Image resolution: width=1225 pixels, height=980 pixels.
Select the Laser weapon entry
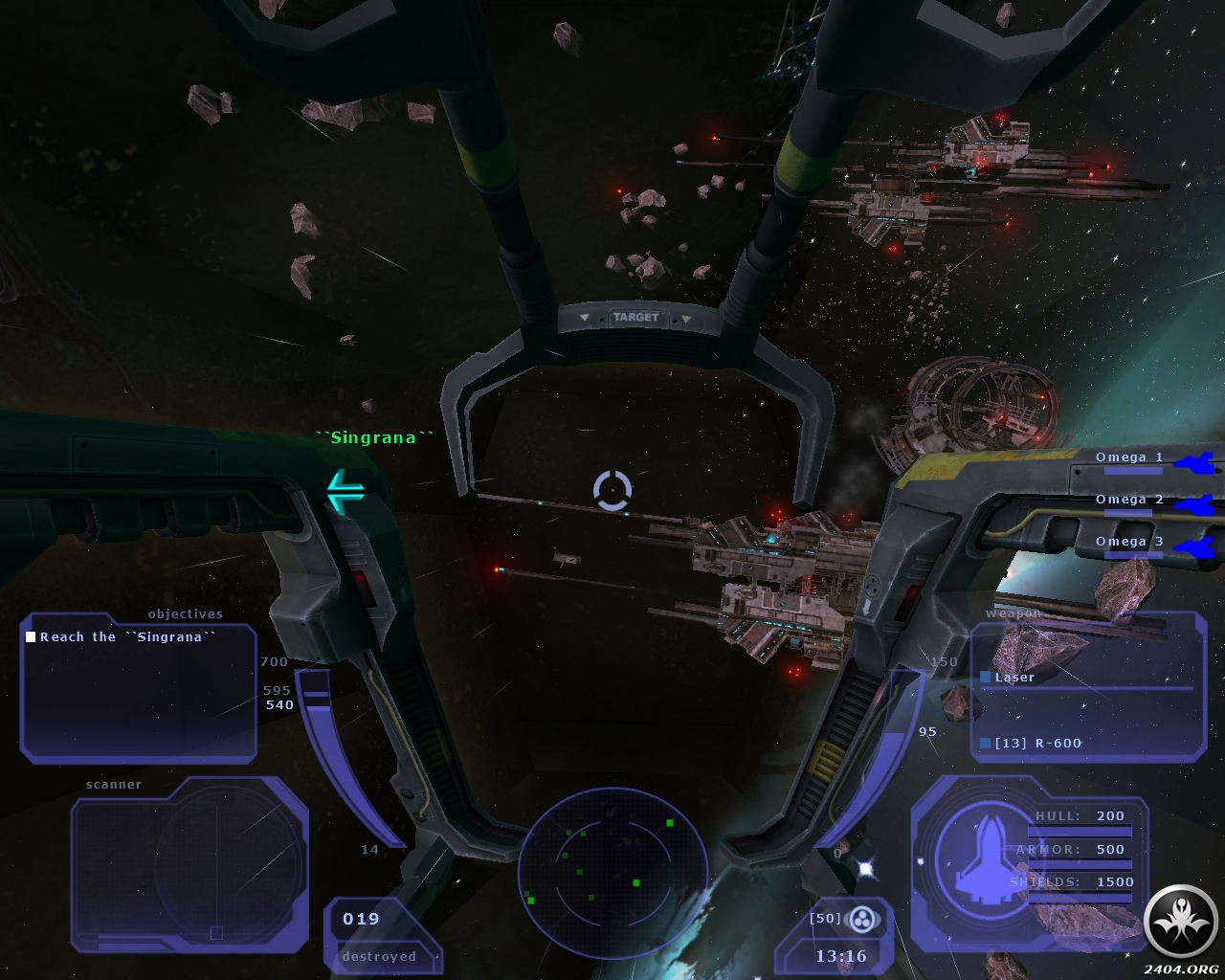click(1014, 678)
